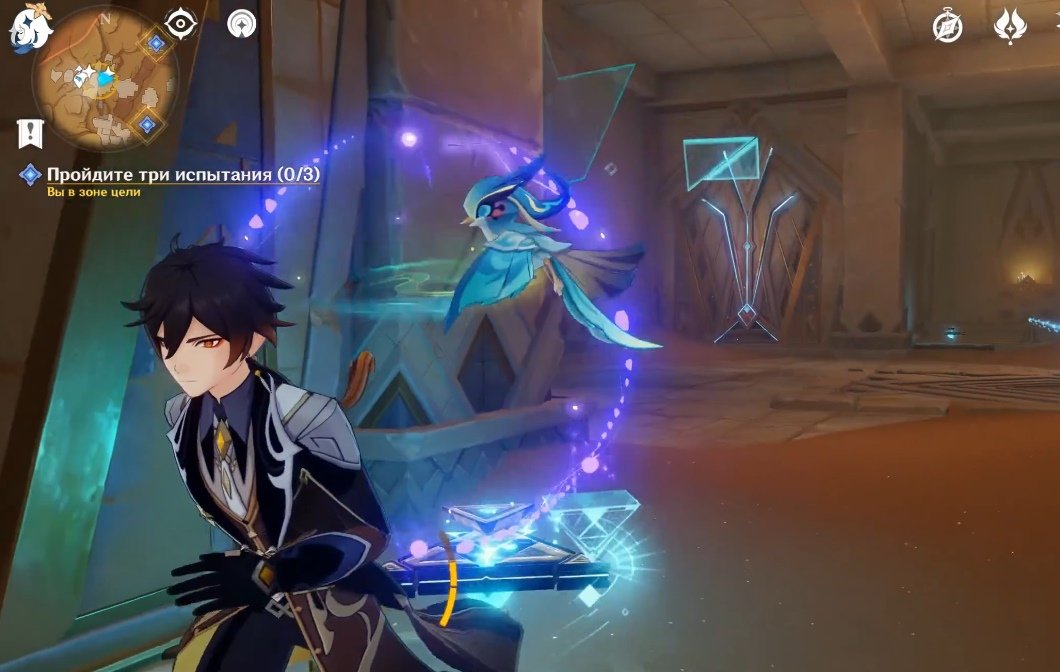Click the round star icon beside the eye
The image size is (1060, 672).
pyautogui.click(x=241, y=23)
